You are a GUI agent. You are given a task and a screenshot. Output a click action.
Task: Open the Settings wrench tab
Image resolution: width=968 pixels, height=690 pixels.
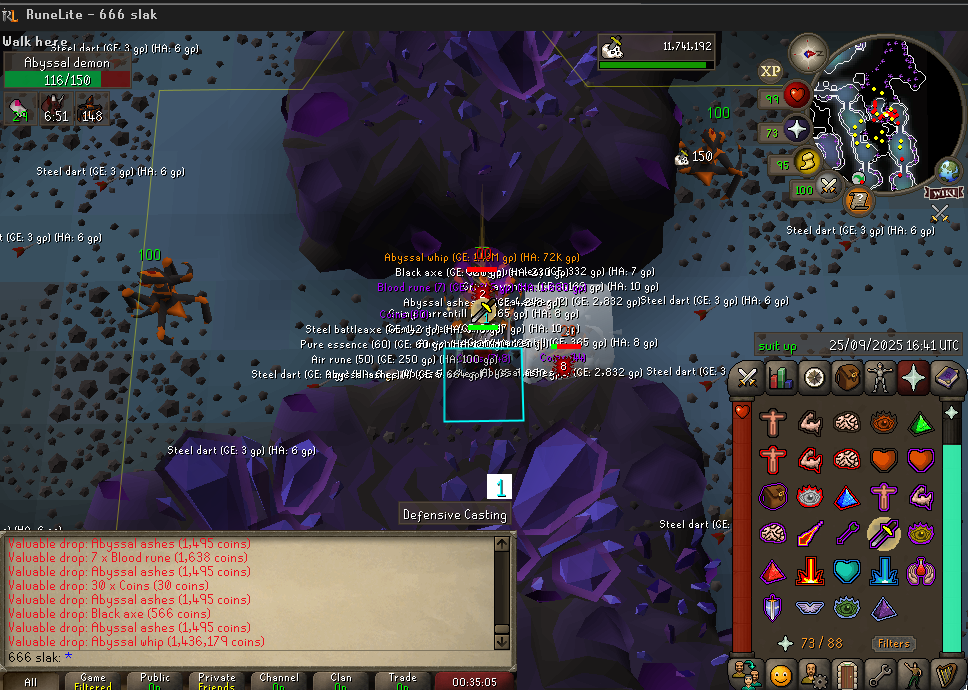878,674
